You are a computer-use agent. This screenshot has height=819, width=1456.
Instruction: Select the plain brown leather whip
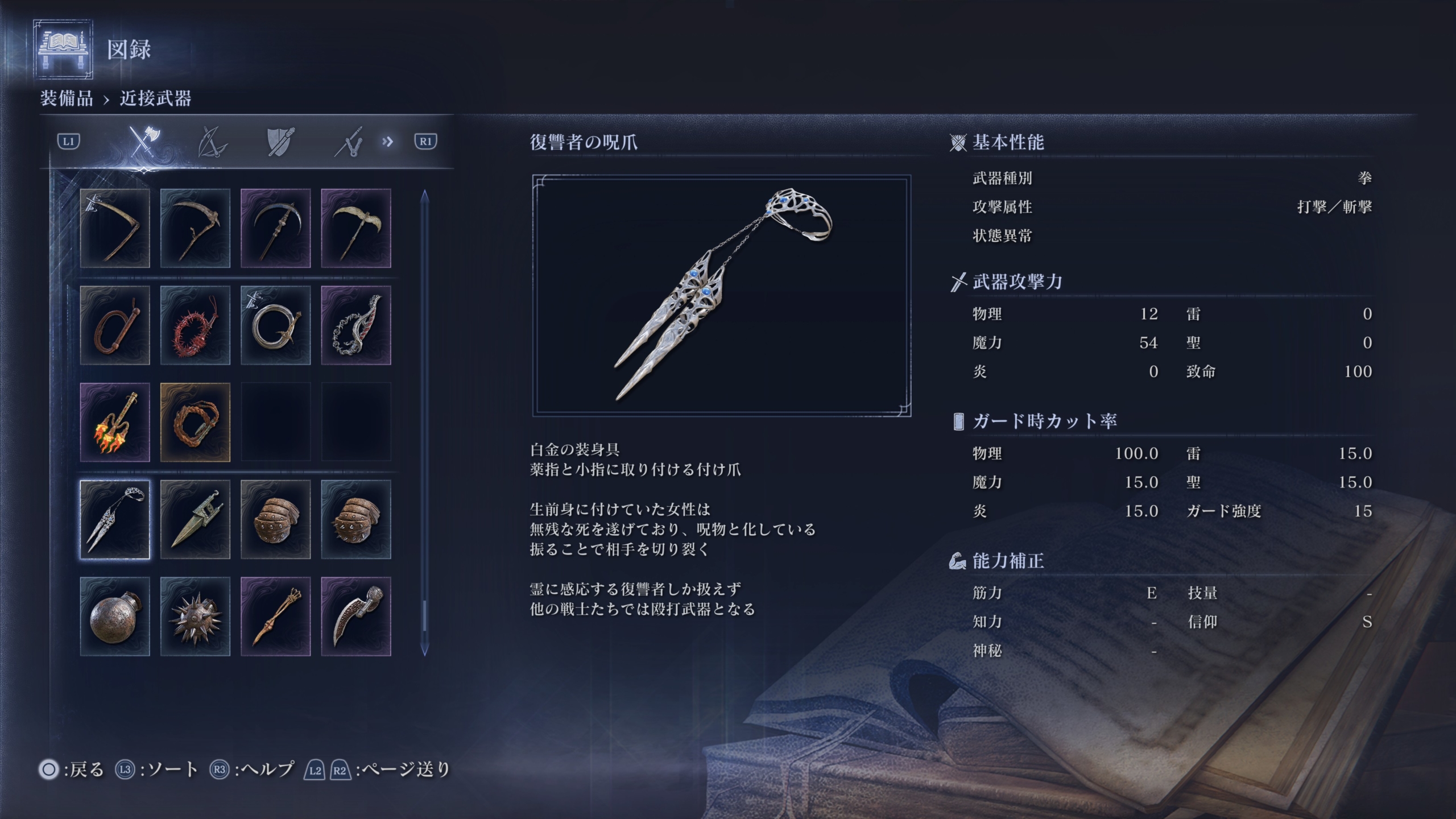coord(115,325)
